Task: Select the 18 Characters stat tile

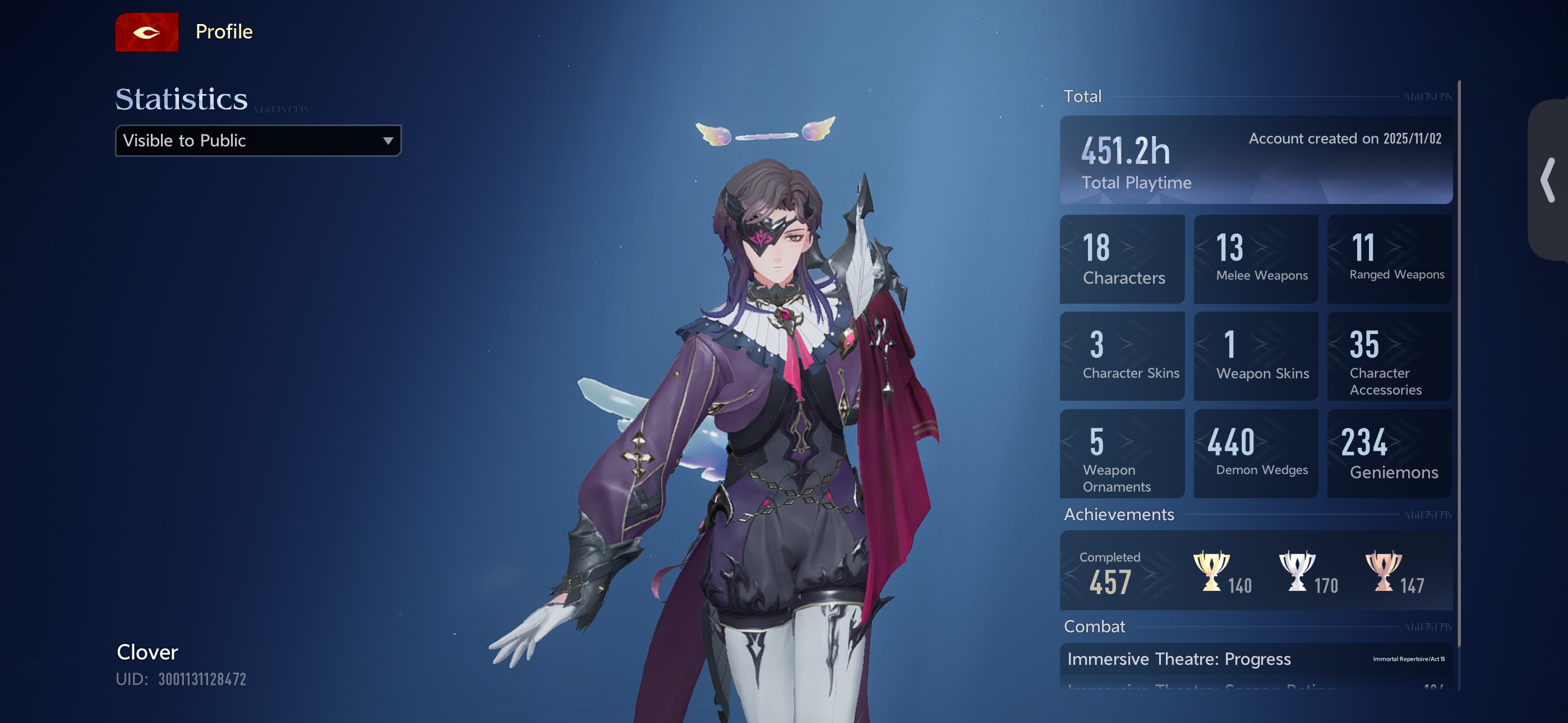Action: pos(1122,259)
